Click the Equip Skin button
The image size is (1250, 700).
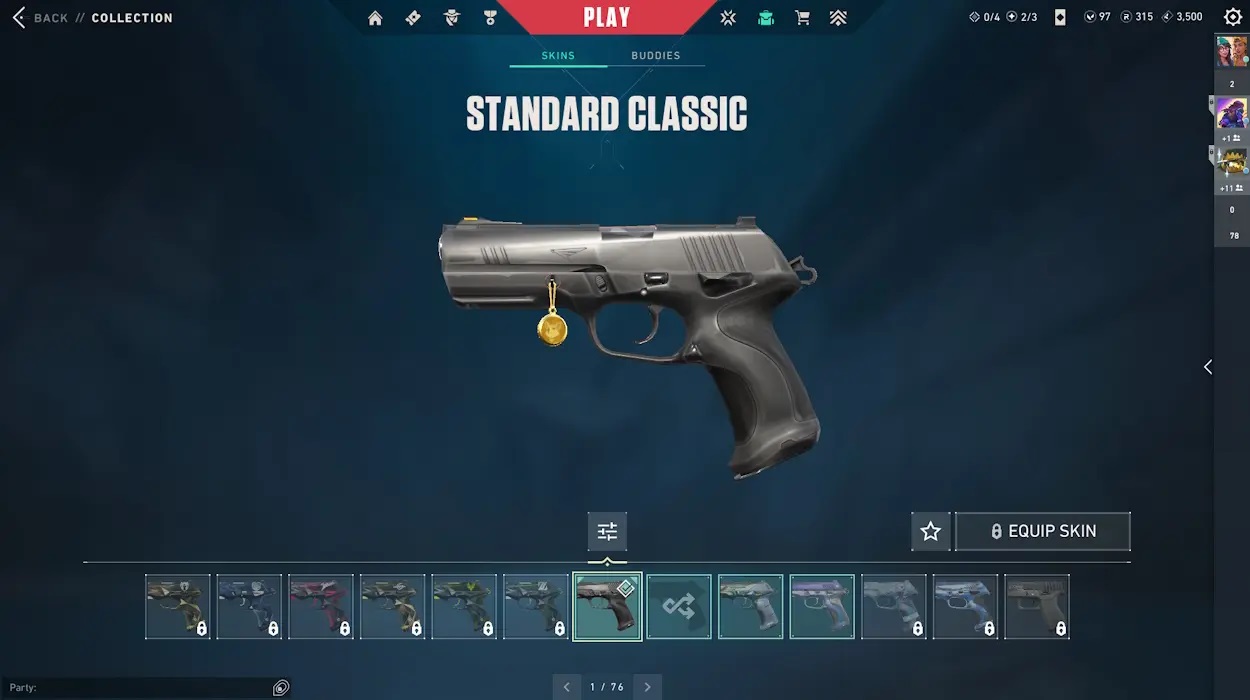[1043, 532]
